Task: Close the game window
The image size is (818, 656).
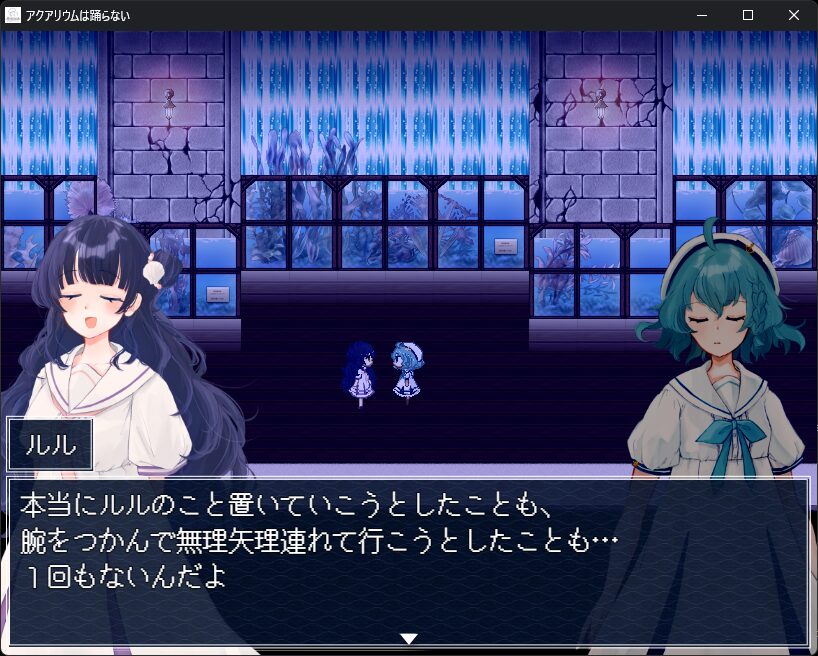Action: [x=793, y=15]
